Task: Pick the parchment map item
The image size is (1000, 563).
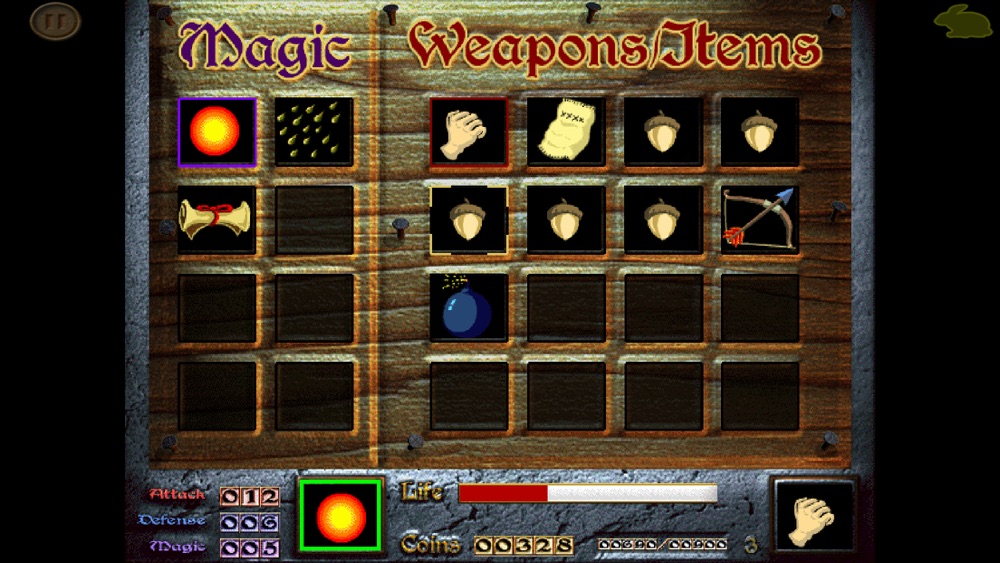Action: [566, 131]
